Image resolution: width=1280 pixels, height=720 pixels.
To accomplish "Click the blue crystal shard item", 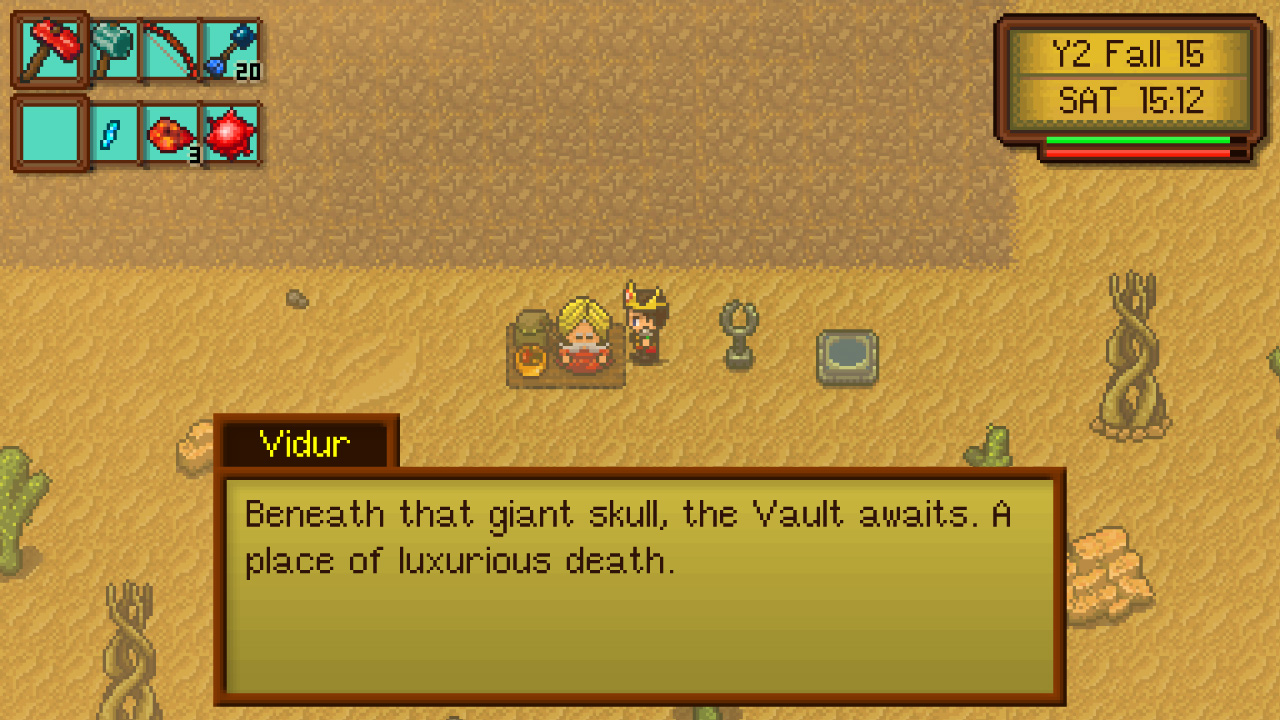I will 112,133.
